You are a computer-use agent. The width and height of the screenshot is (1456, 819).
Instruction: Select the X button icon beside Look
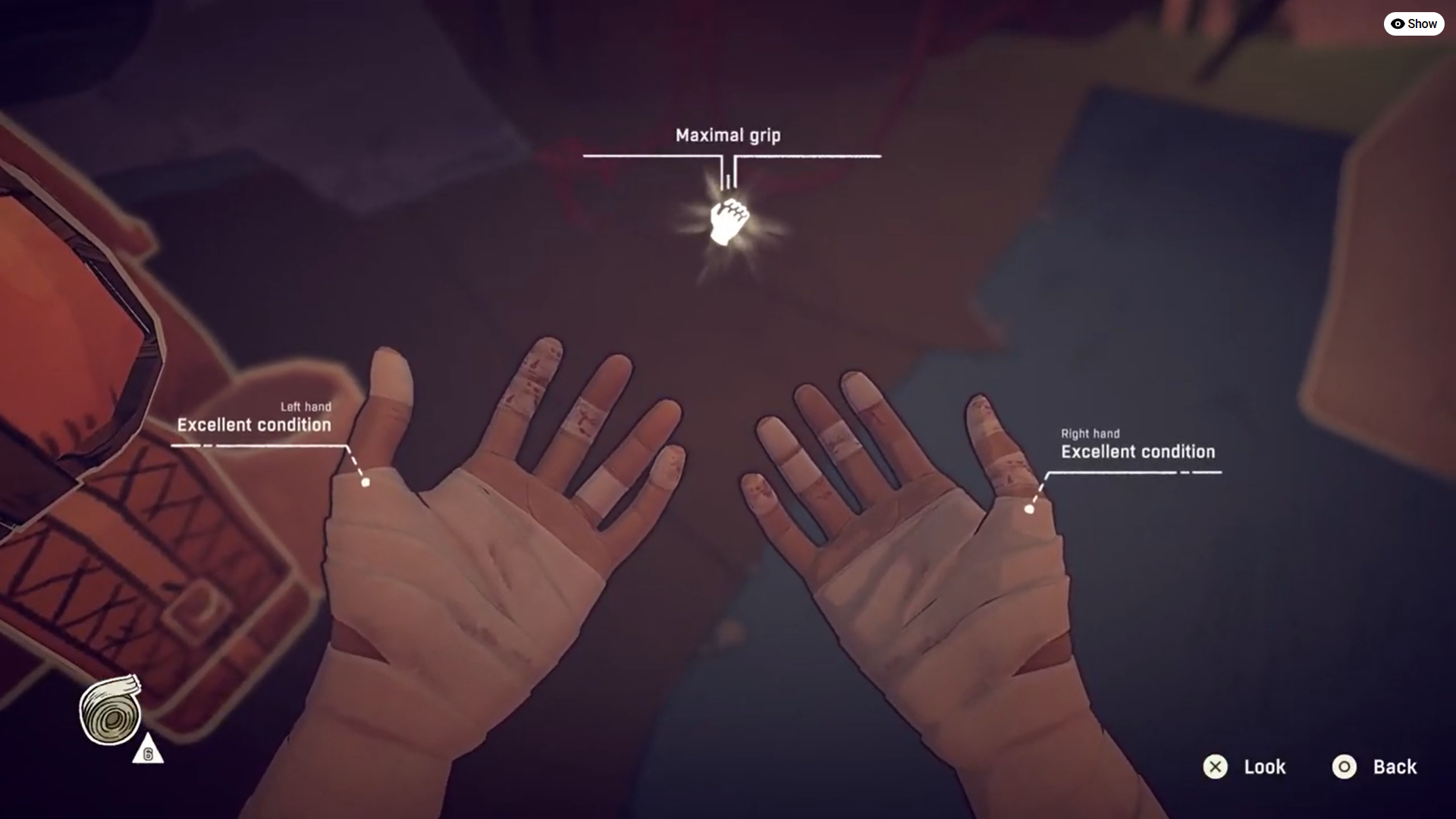(1216, 767)
